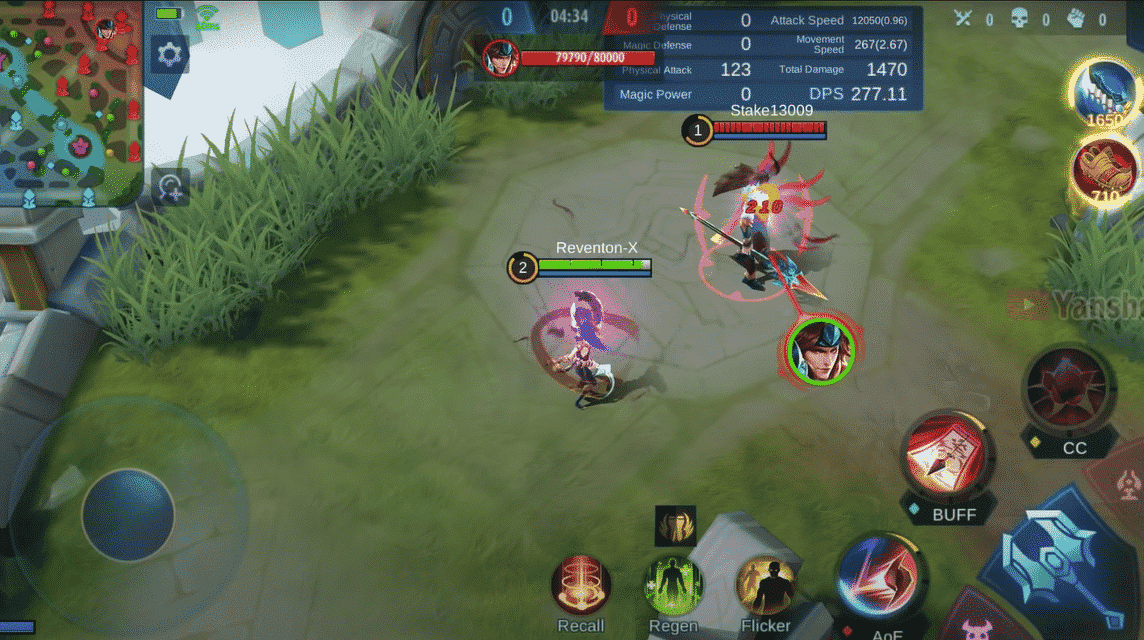The width and height of the screenshot is (1144, 640).
Task: Tap the camera zoom magnifier button
Action: 171,186
